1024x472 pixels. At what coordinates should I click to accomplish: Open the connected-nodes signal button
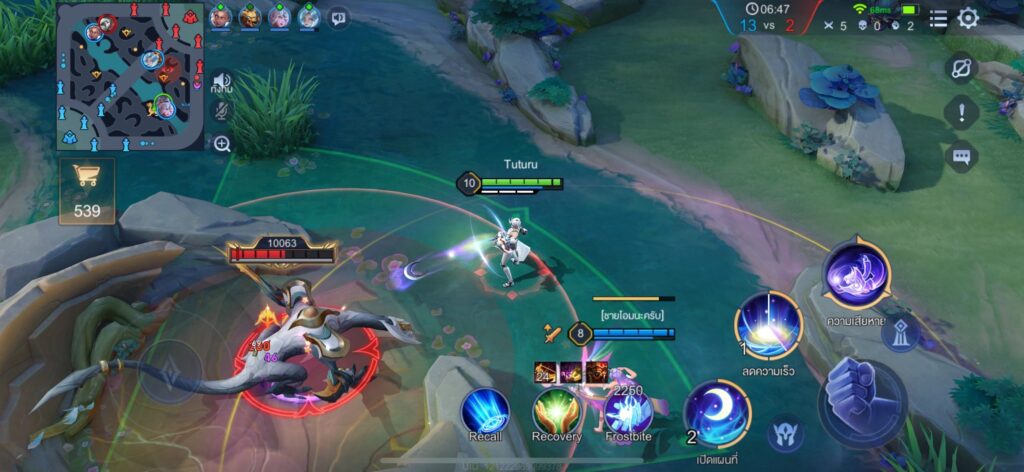(x=961, y=67)
